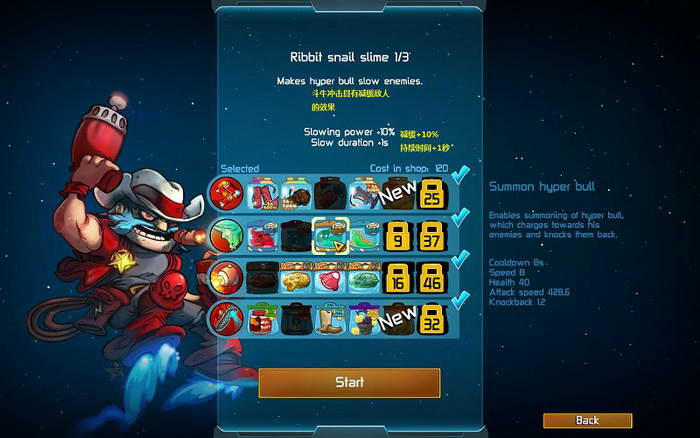The height and width of the screenshot is (438, 700).
Task: Select the lasso rope skill icon
Action: pyautogui.click(x=226, y=320)
